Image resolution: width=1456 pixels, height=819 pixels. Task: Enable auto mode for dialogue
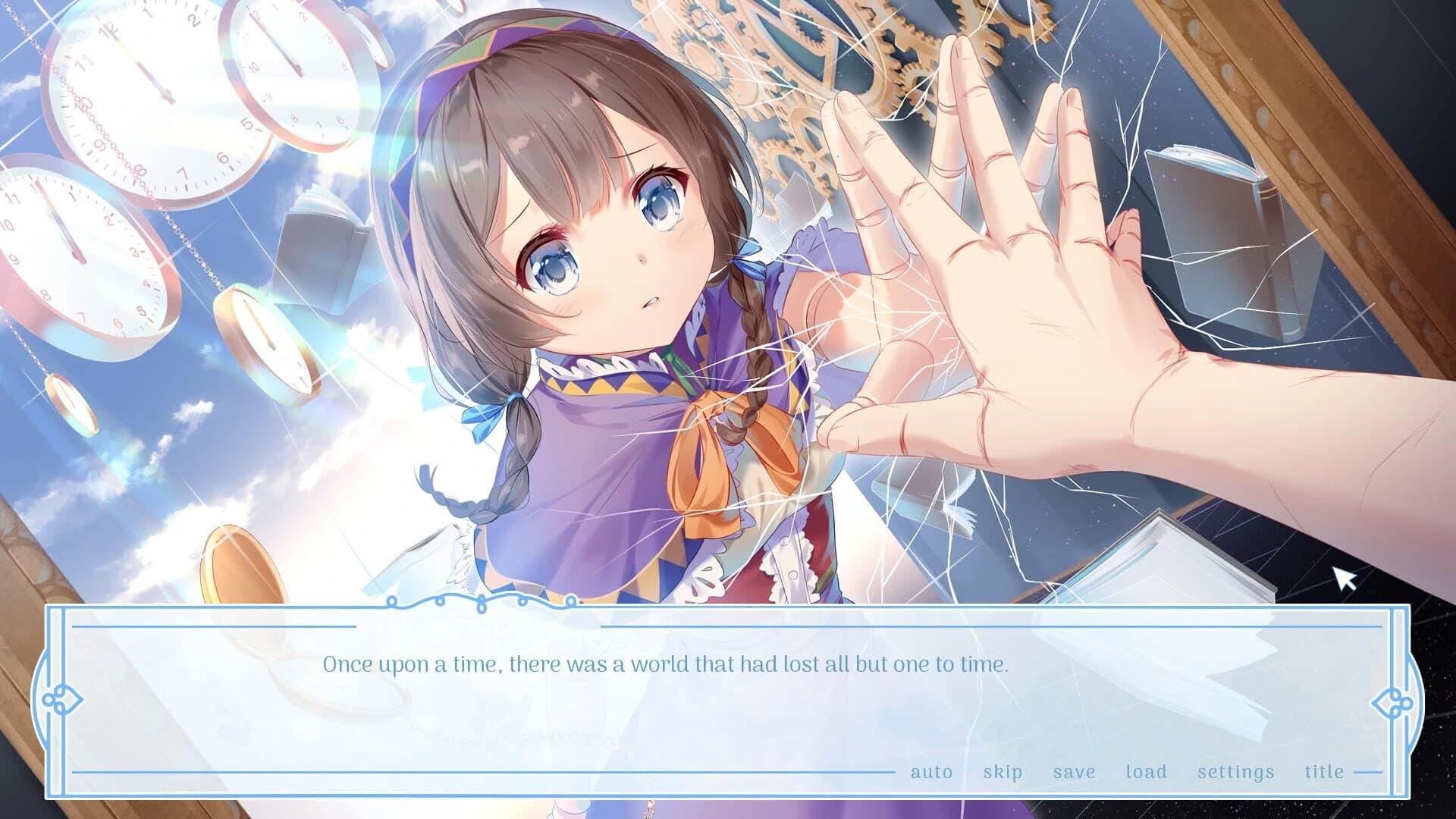931,772
